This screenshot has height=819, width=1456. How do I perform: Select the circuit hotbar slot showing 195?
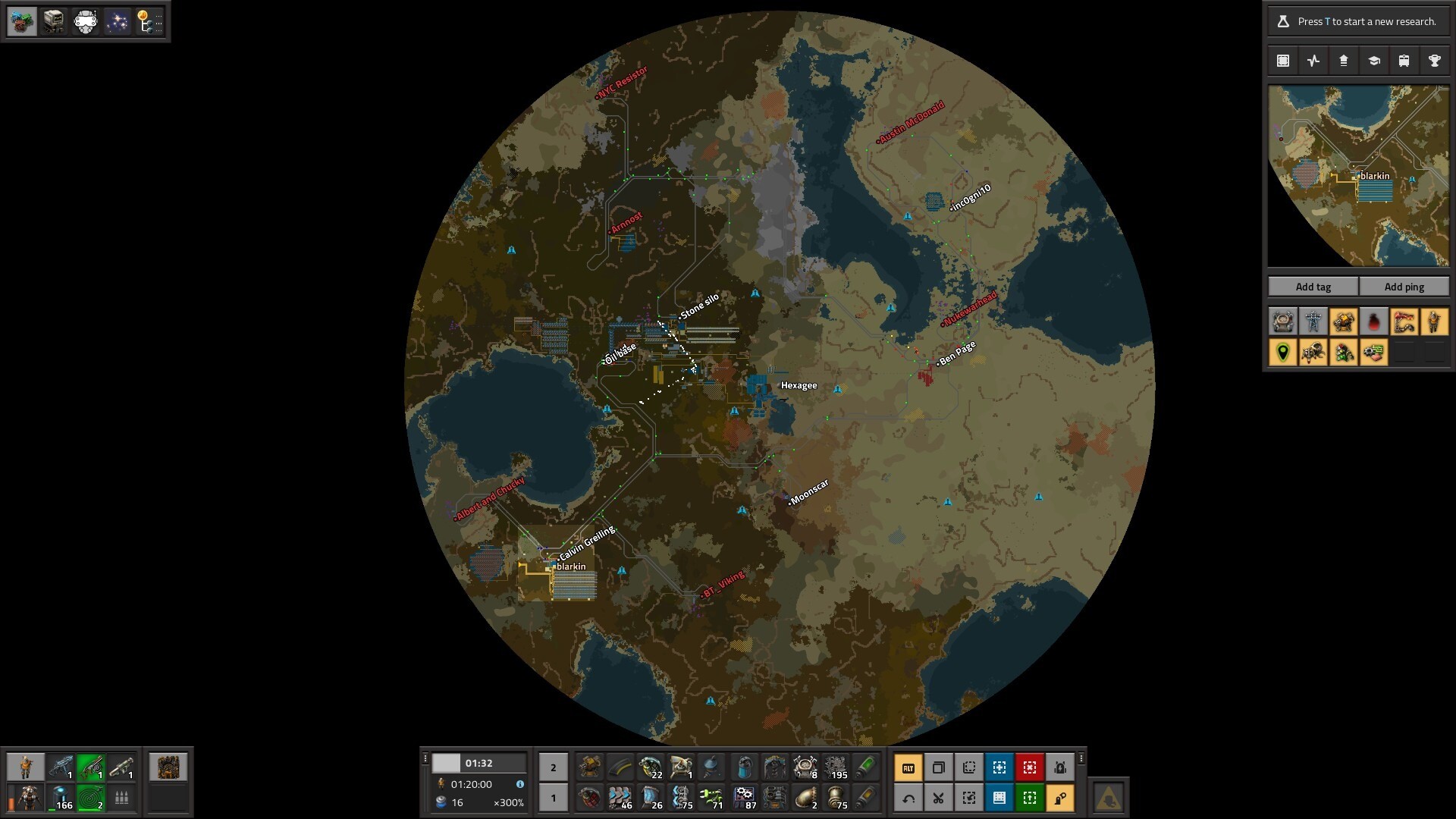point(836,768)
